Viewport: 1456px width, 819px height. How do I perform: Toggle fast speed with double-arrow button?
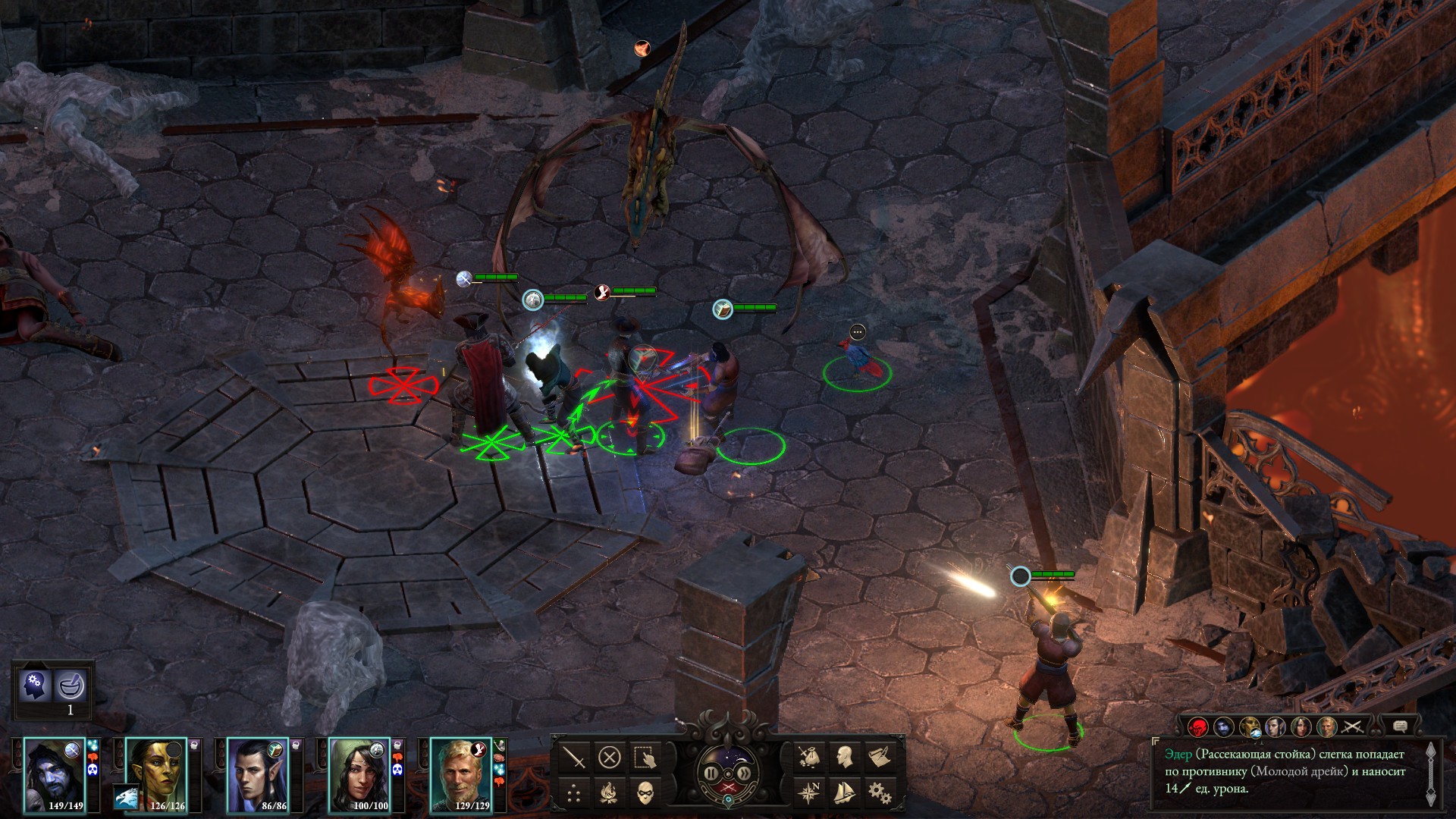[745, 773]
